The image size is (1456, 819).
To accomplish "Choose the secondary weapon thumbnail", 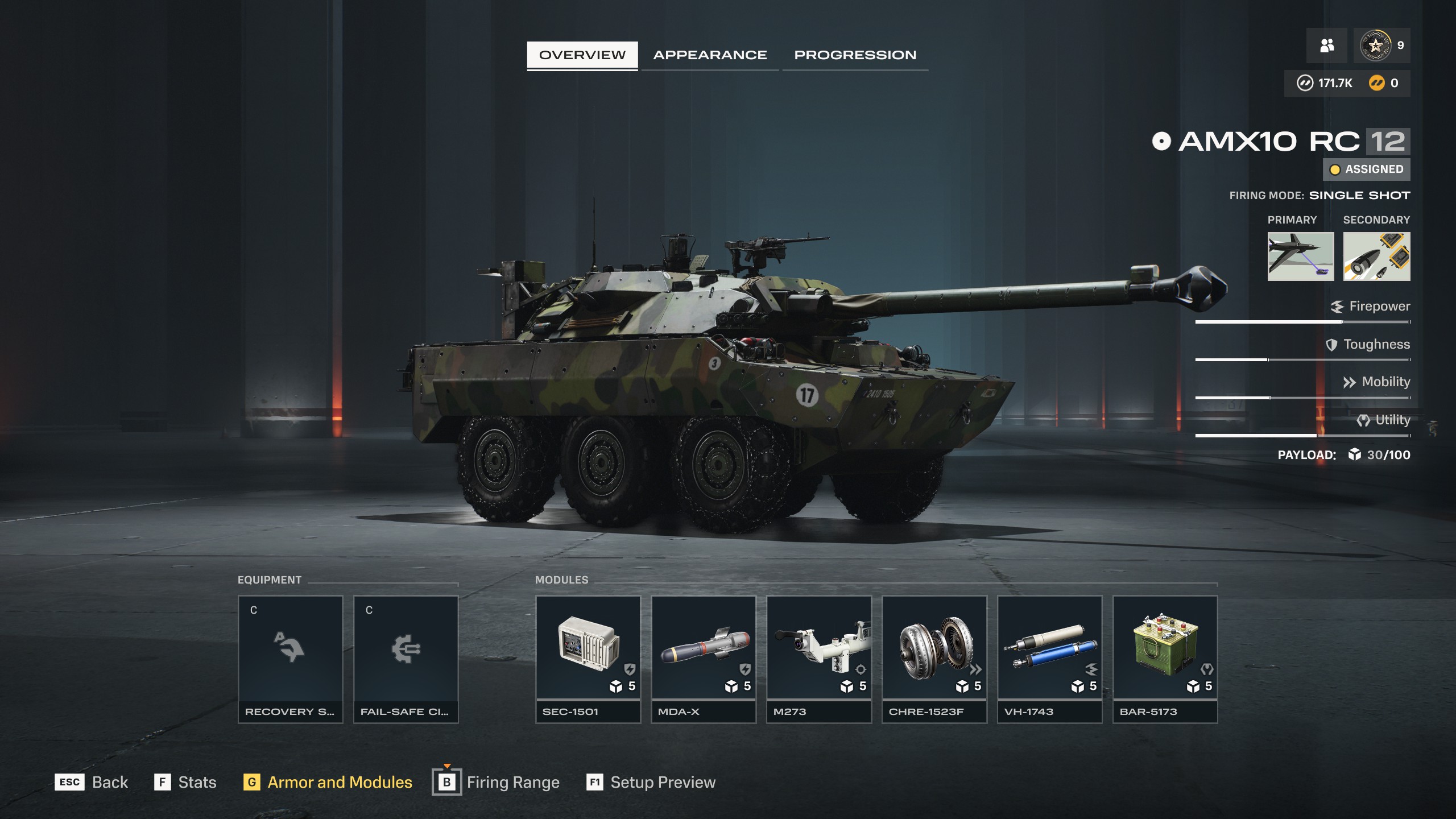I will [1376, 256].
